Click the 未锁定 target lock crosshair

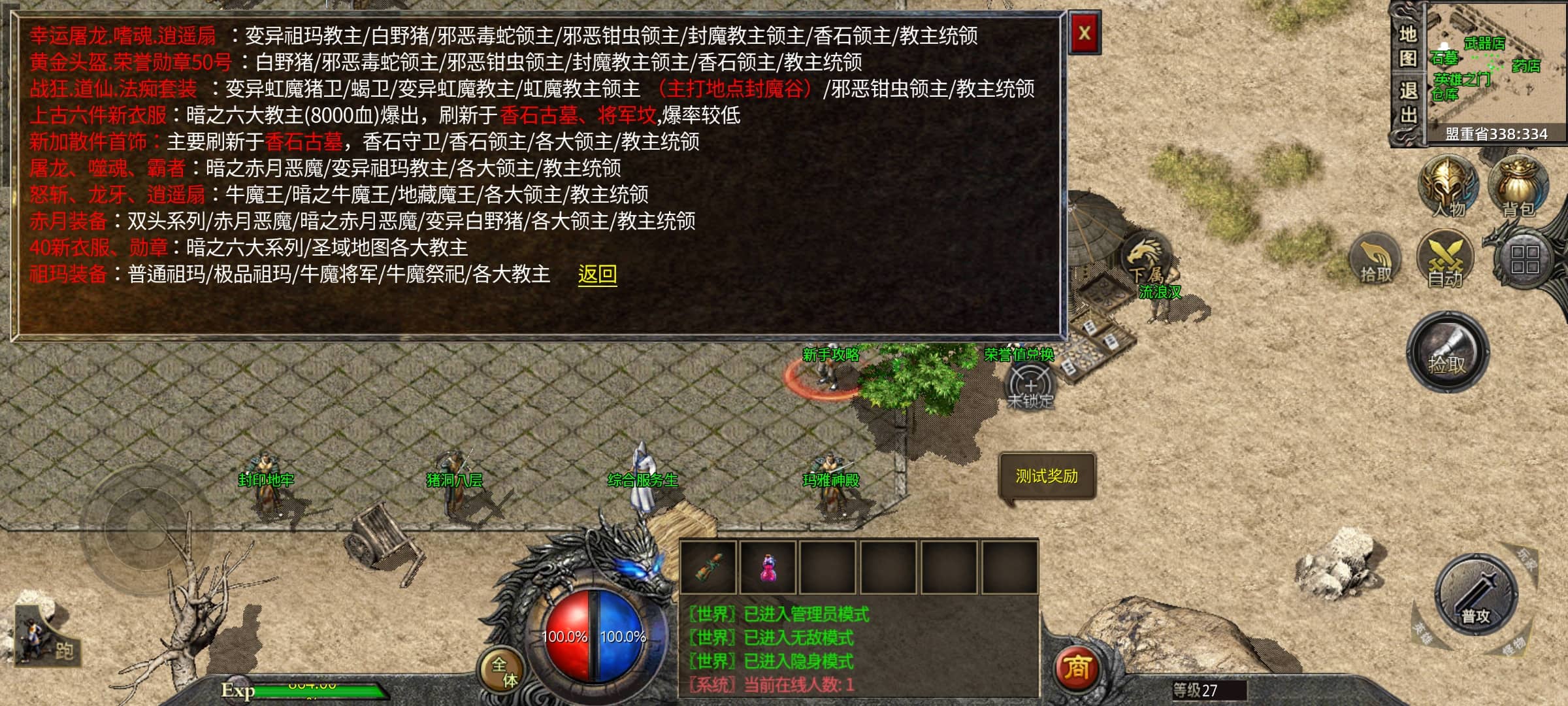[1030, 386]
